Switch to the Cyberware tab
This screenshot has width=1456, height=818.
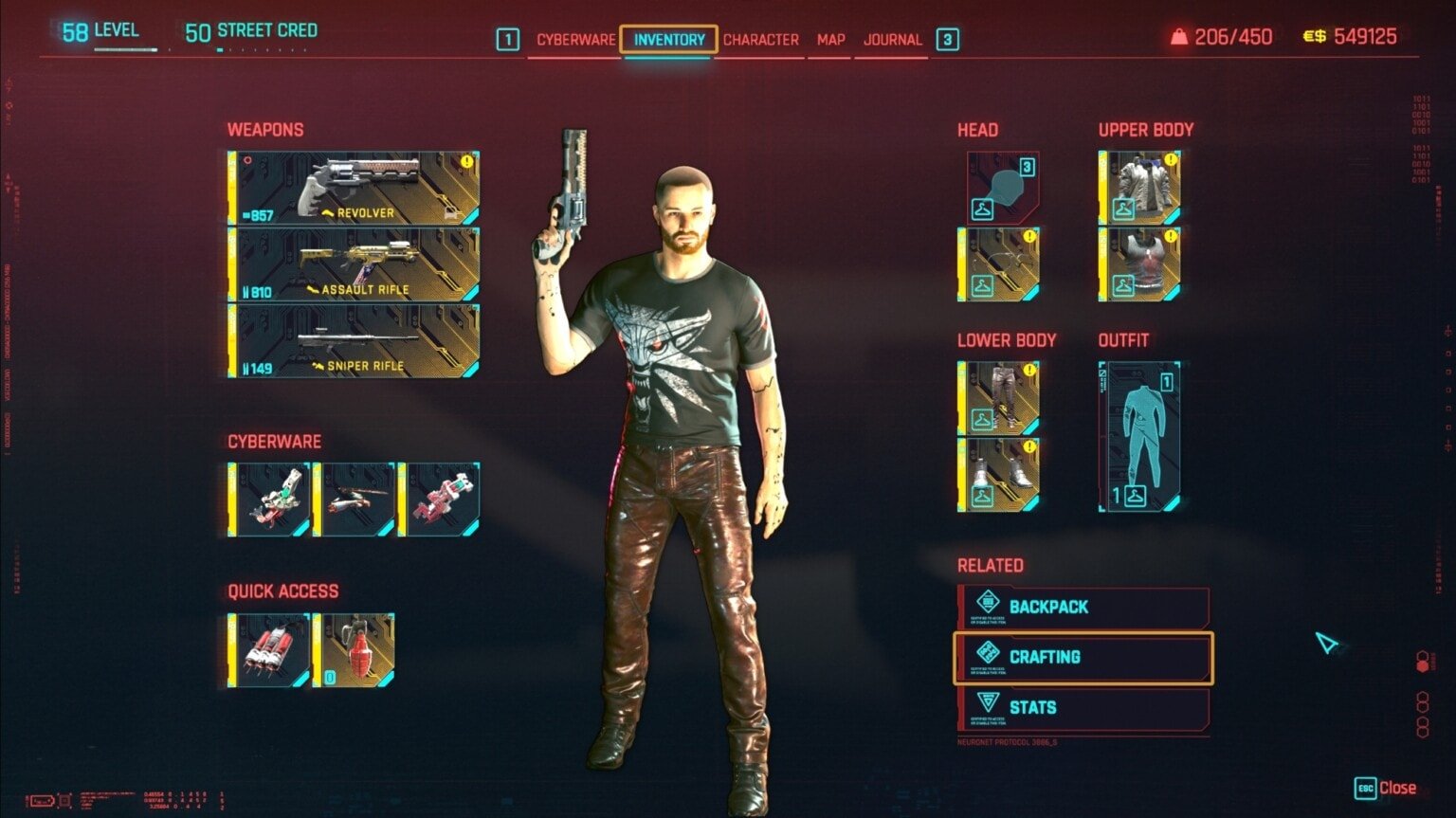pos(576,40)
